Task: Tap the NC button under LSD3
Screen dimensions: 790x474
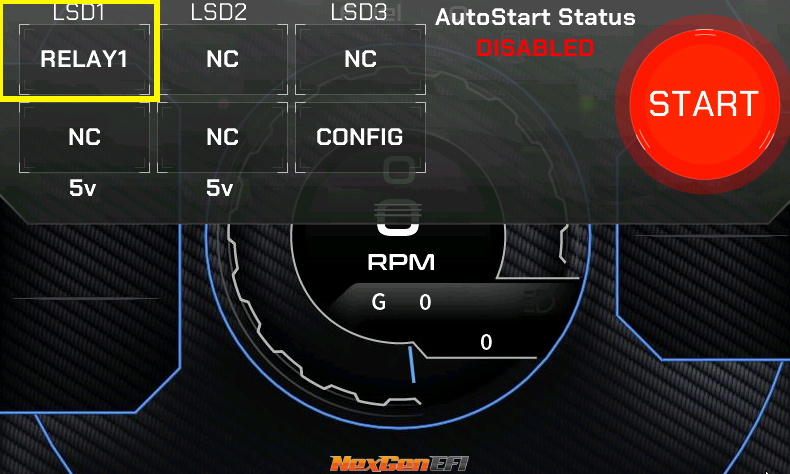Action: (x=360, y=59)
